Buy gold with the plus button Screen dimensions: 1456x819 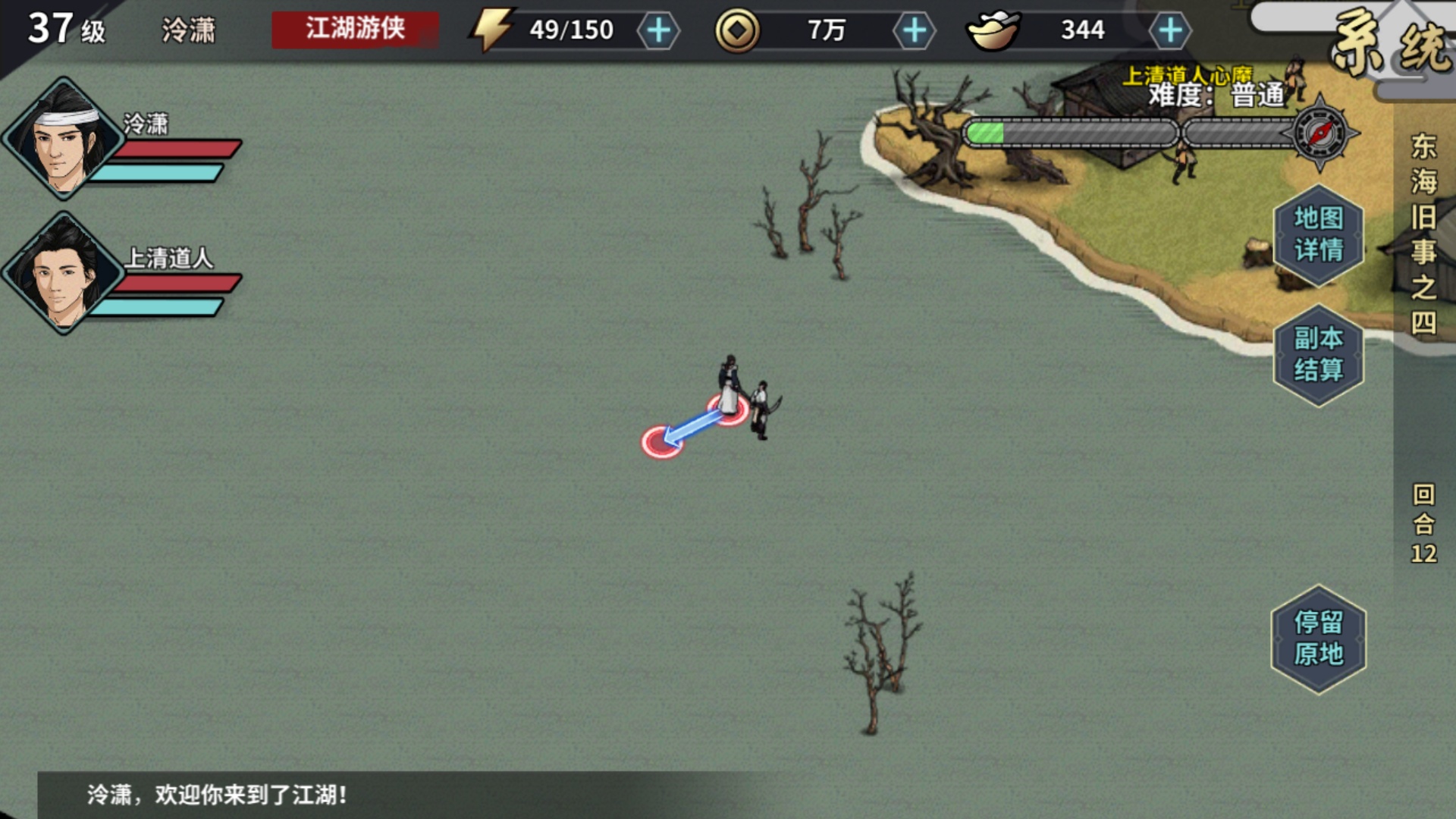[915, 31]
